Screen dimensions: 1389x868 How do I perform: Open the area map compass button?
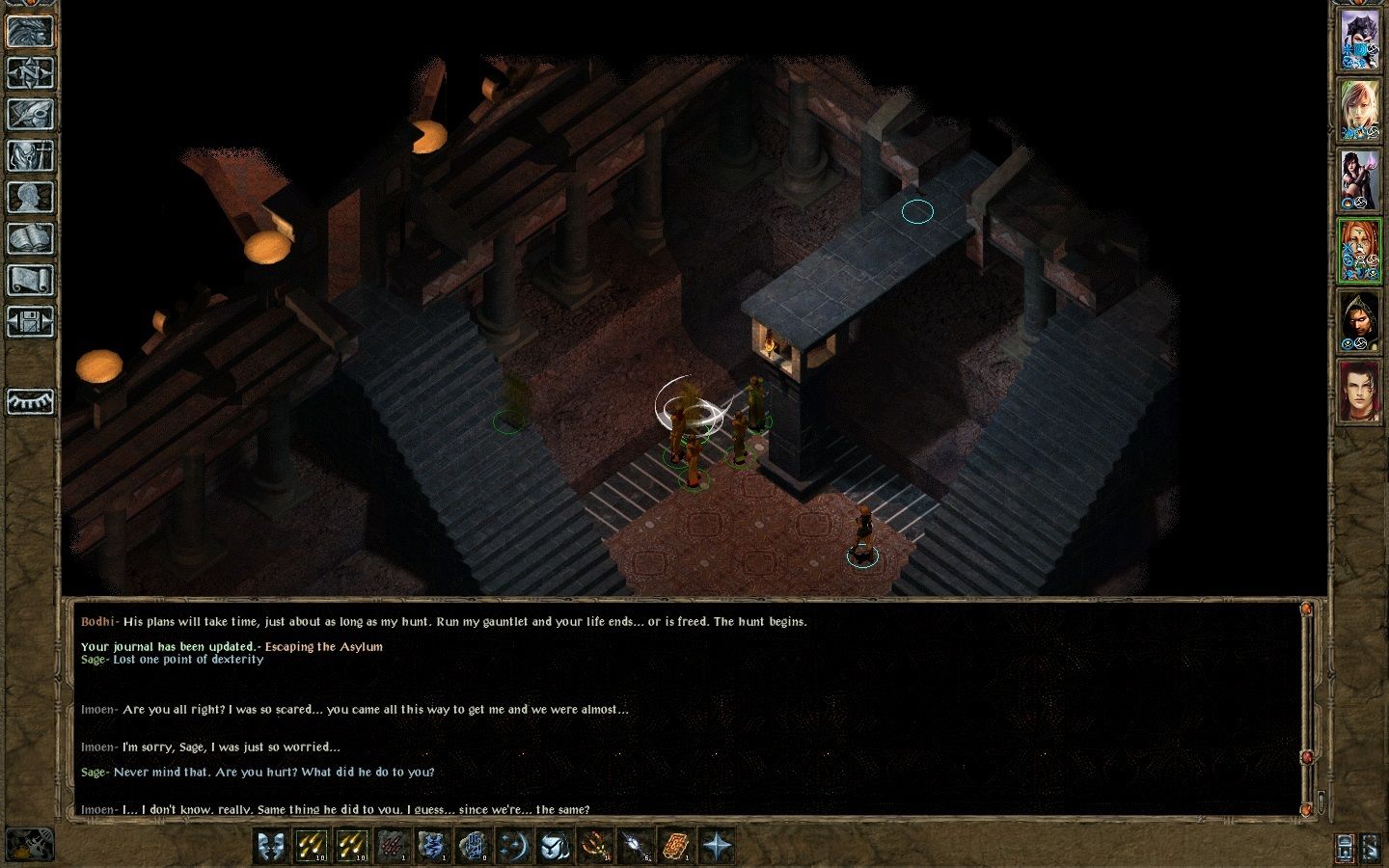(x=30, y=72)
